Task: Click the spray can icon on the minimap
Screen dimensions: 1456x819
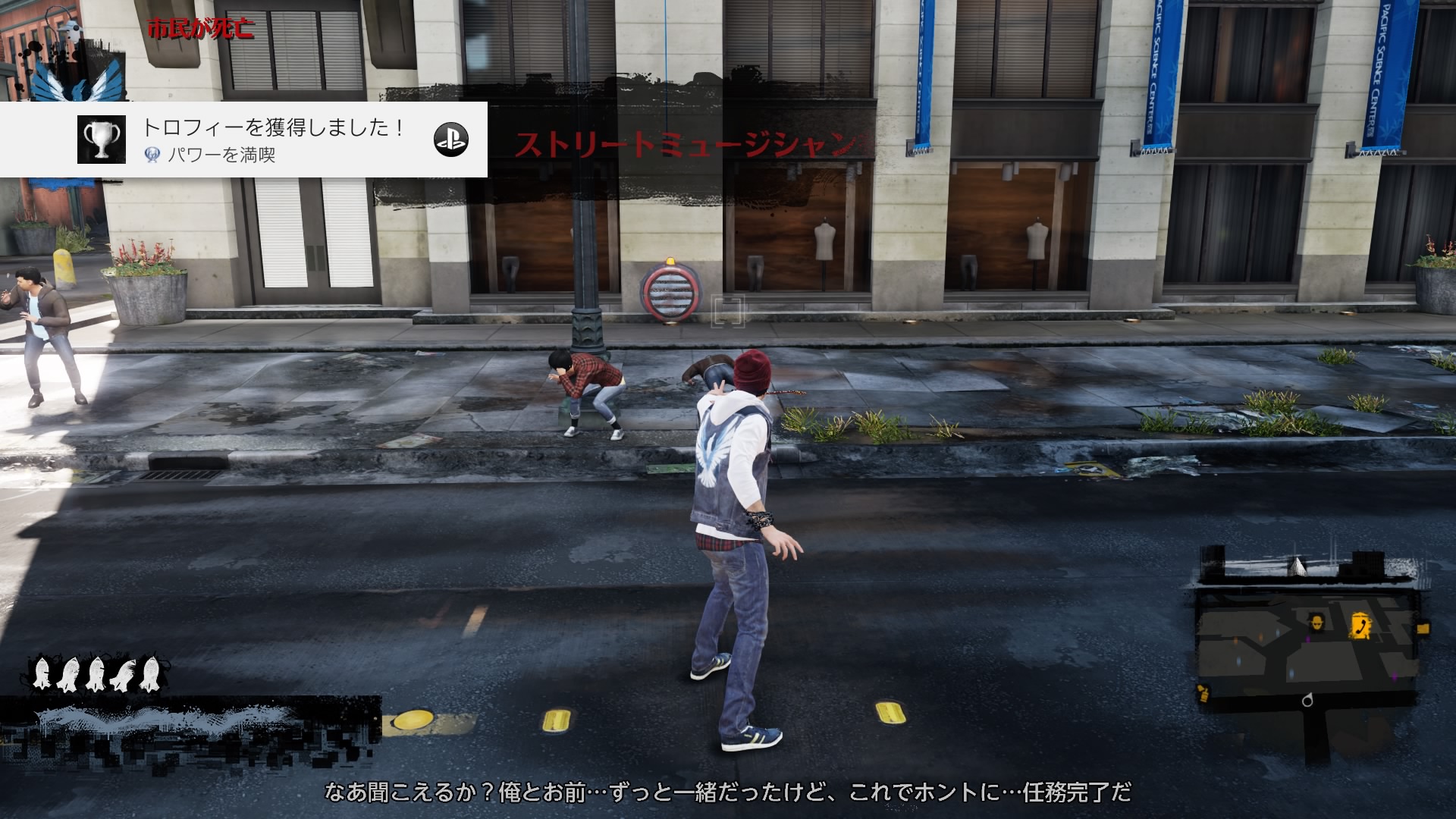Action: pyautogui.click(x=1203, y=694)
